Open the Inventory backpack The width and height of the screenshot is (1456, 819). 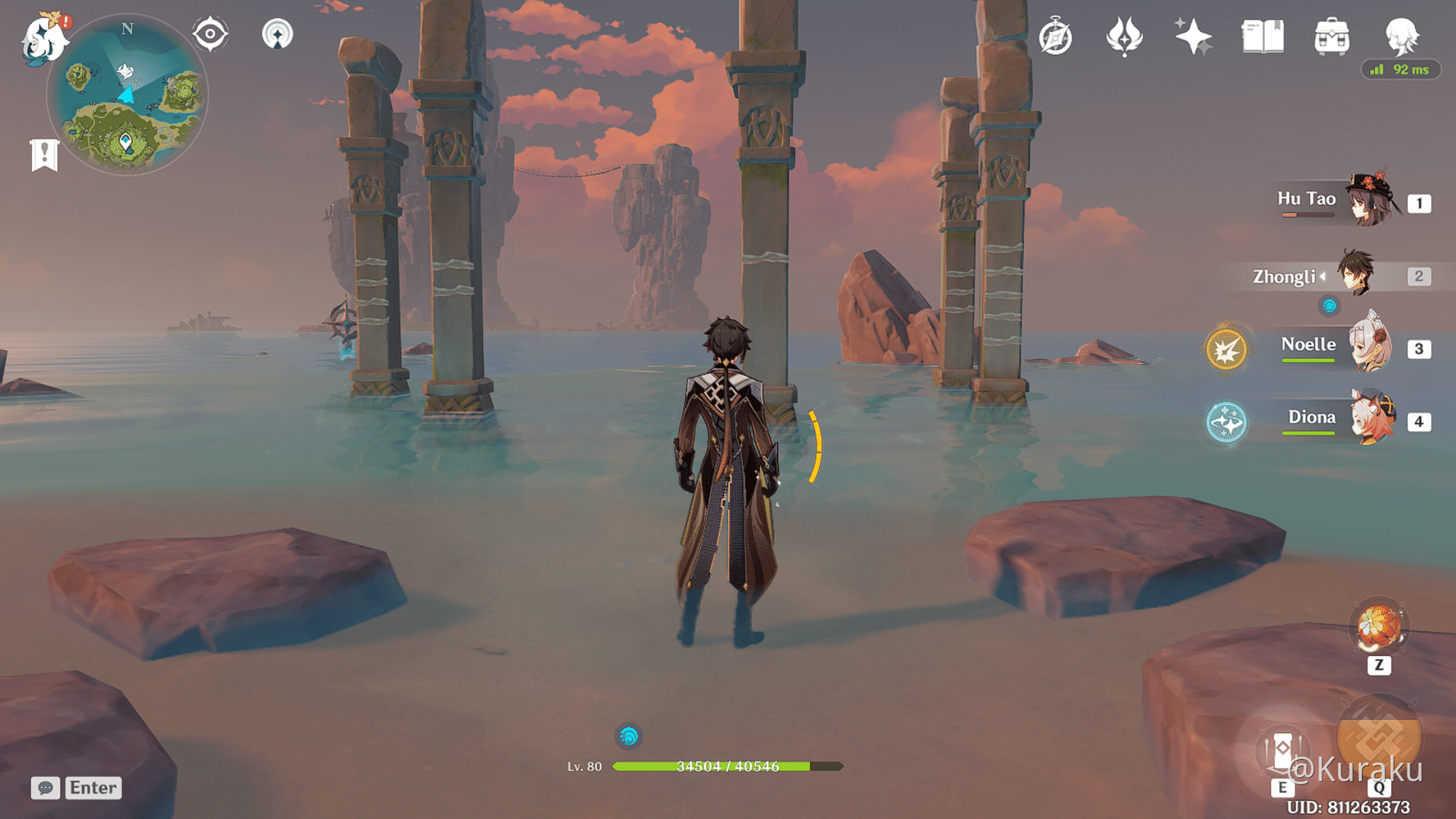pyautogui.click(x=1332, y=36)
